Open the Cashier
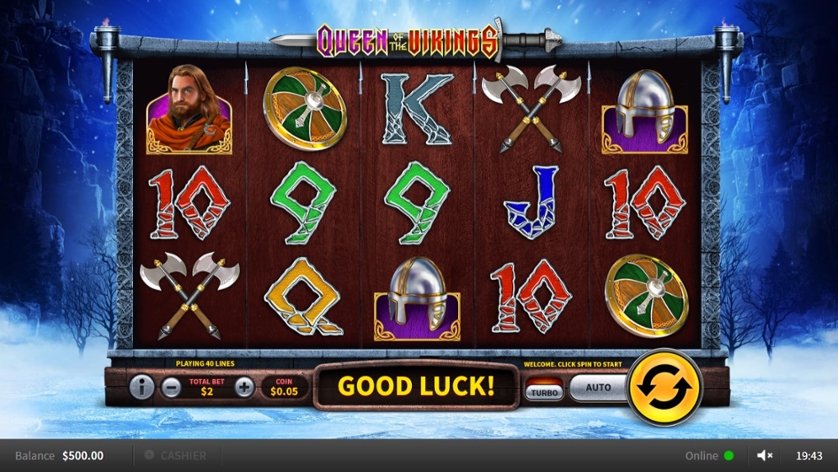Screen dimensions: 838x472 point(176,456)
